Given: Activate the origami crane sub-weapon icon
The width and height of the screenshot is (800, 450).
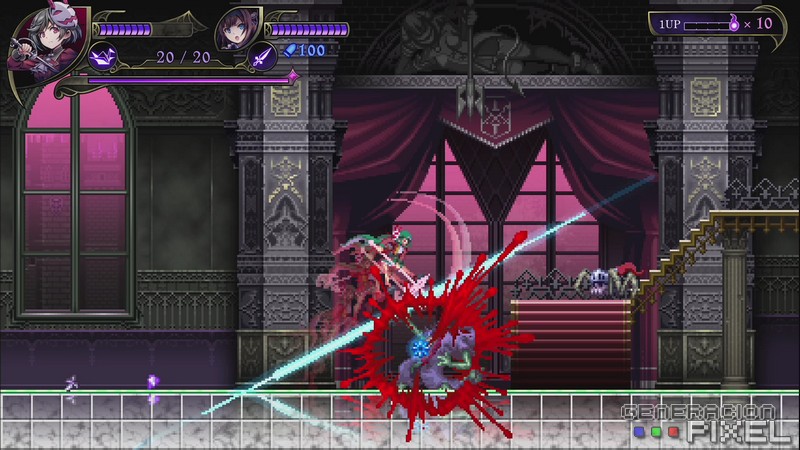Looking at the screenshot, I should coord(103,56).
